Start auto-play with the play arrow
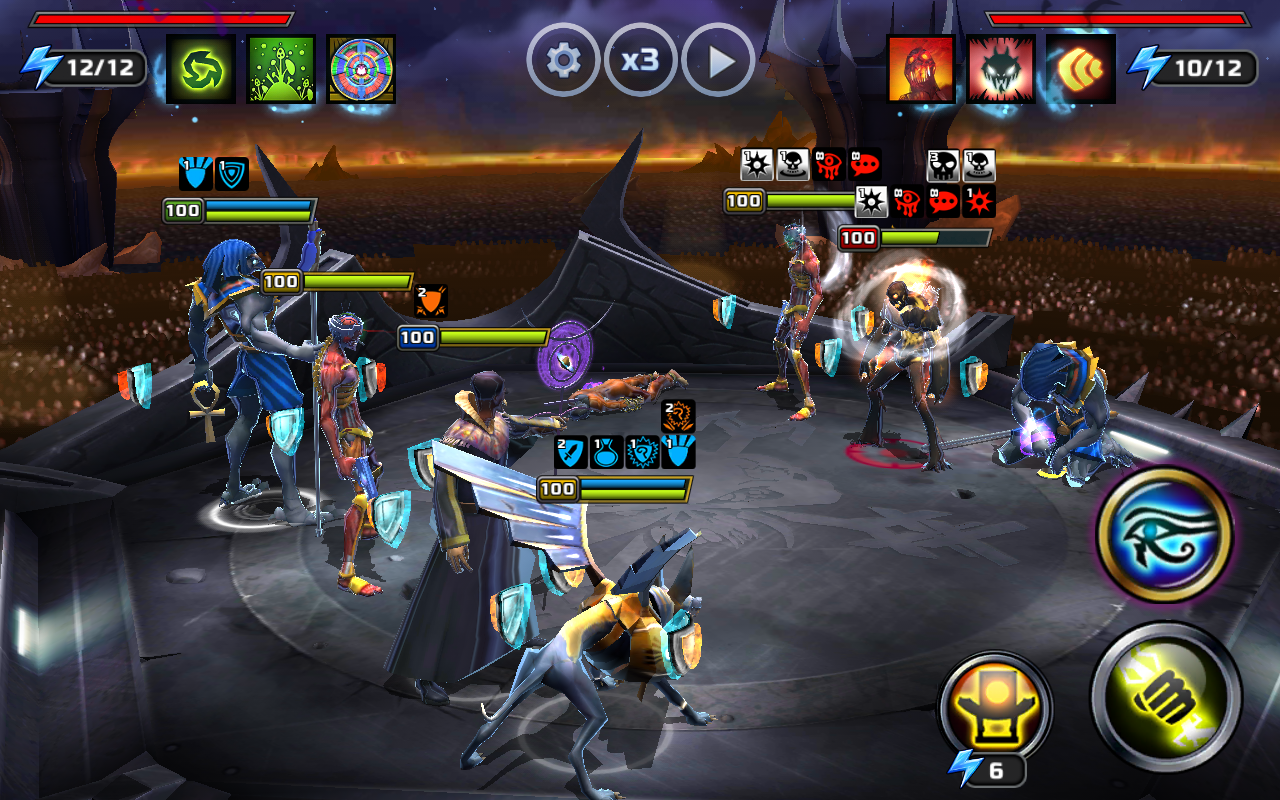Image resolution: width=1280 pixels, height=800 pixels. 718,61
